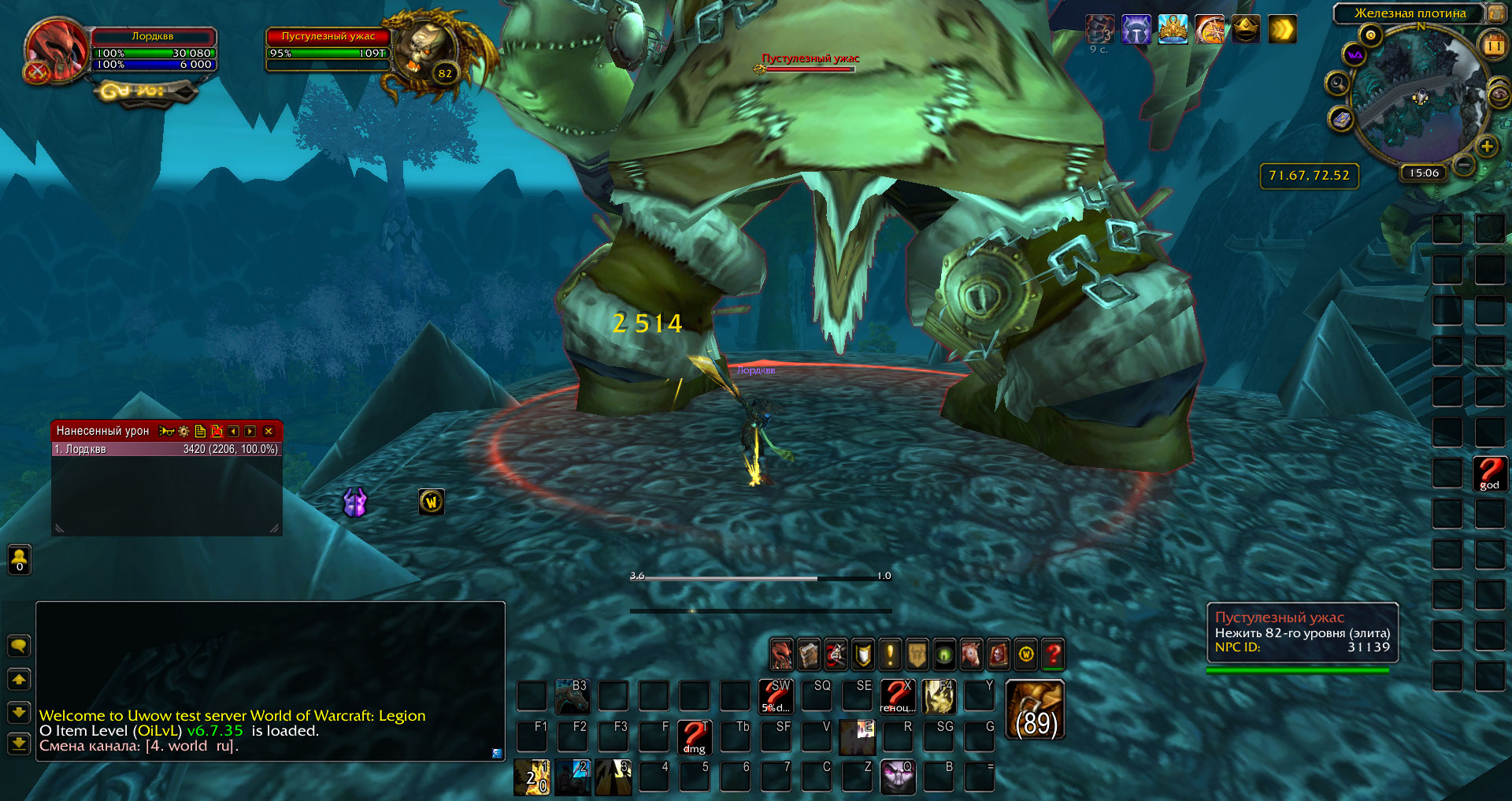Click the clock showing 15:06
1512x801 pixels.
(x=1424, y=173)
